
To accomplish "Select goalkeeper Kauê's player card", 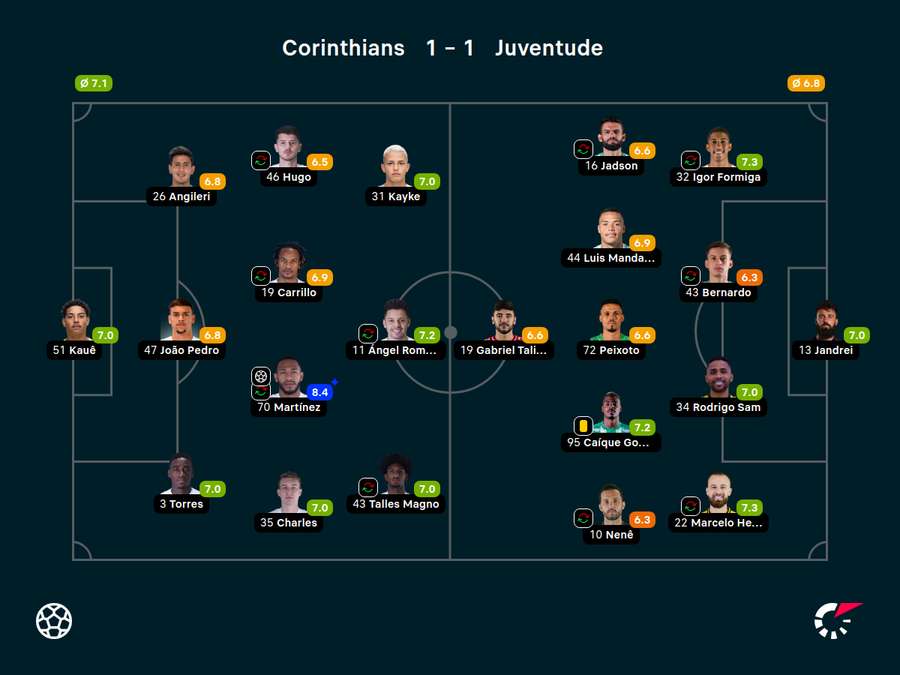I will pos(76,322).
